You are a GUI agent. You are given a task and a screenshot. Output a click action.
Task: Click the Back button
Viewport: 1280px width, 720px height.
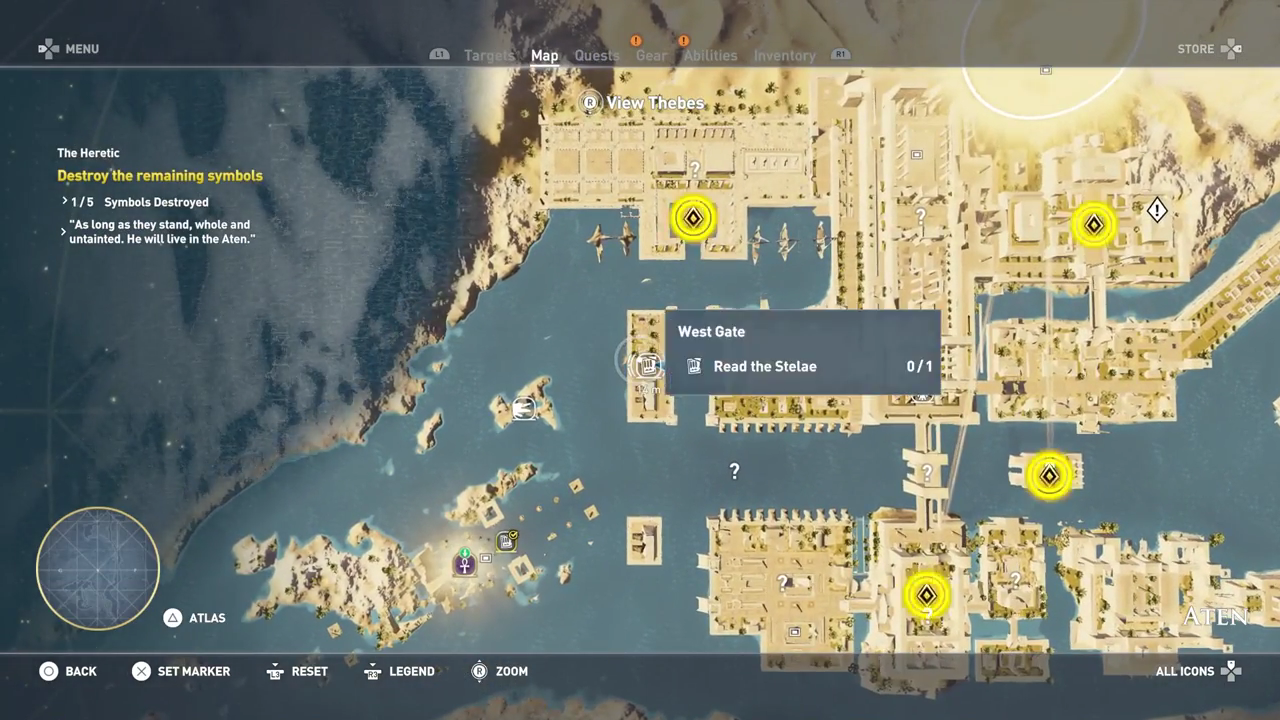(68, 671)
